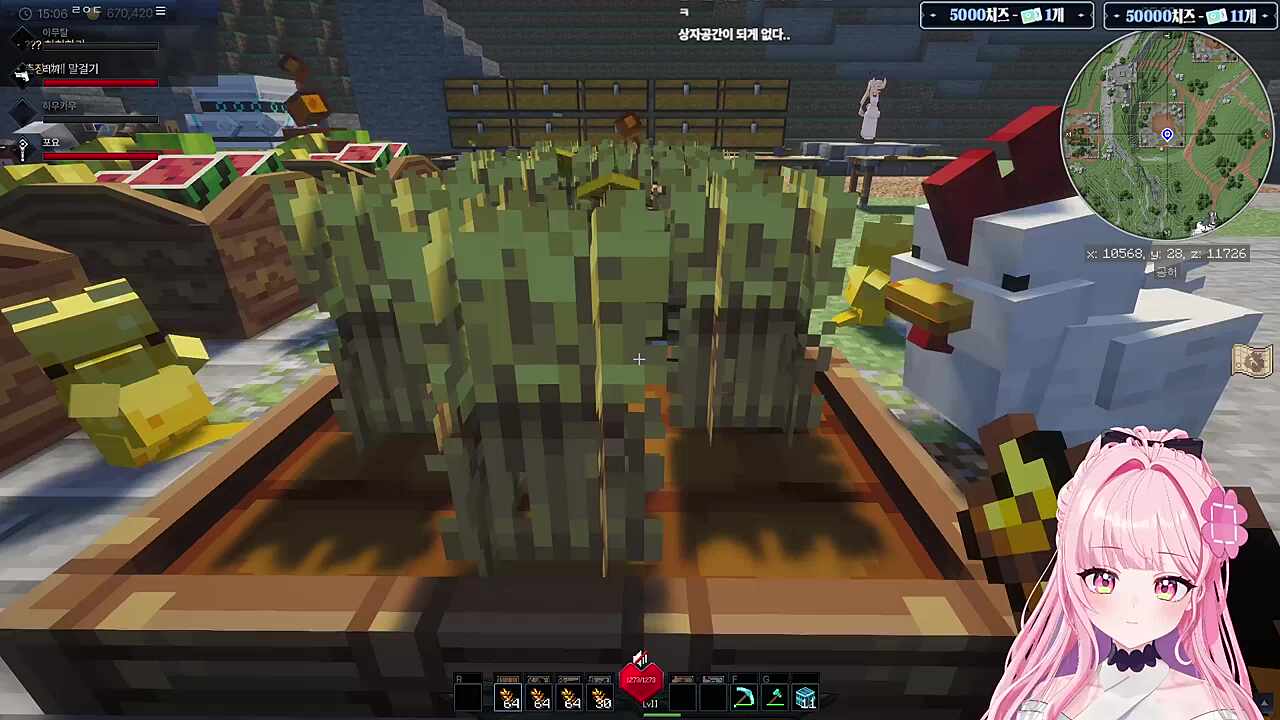Image resolution: width=1280 pixels, height=720 pixels.
Task: Select the party member with the gun icon
Action: 62,69
